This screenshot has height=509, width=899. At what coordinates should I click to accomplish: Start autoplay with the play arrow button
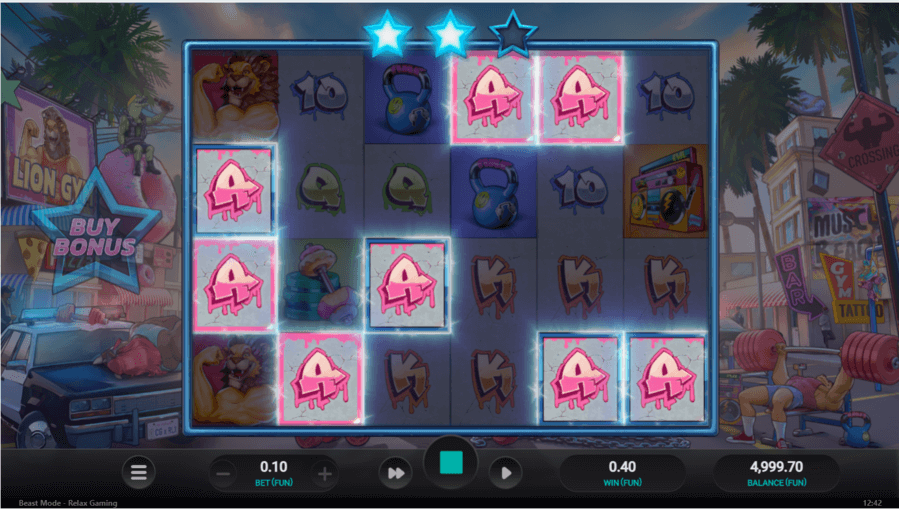505,472
